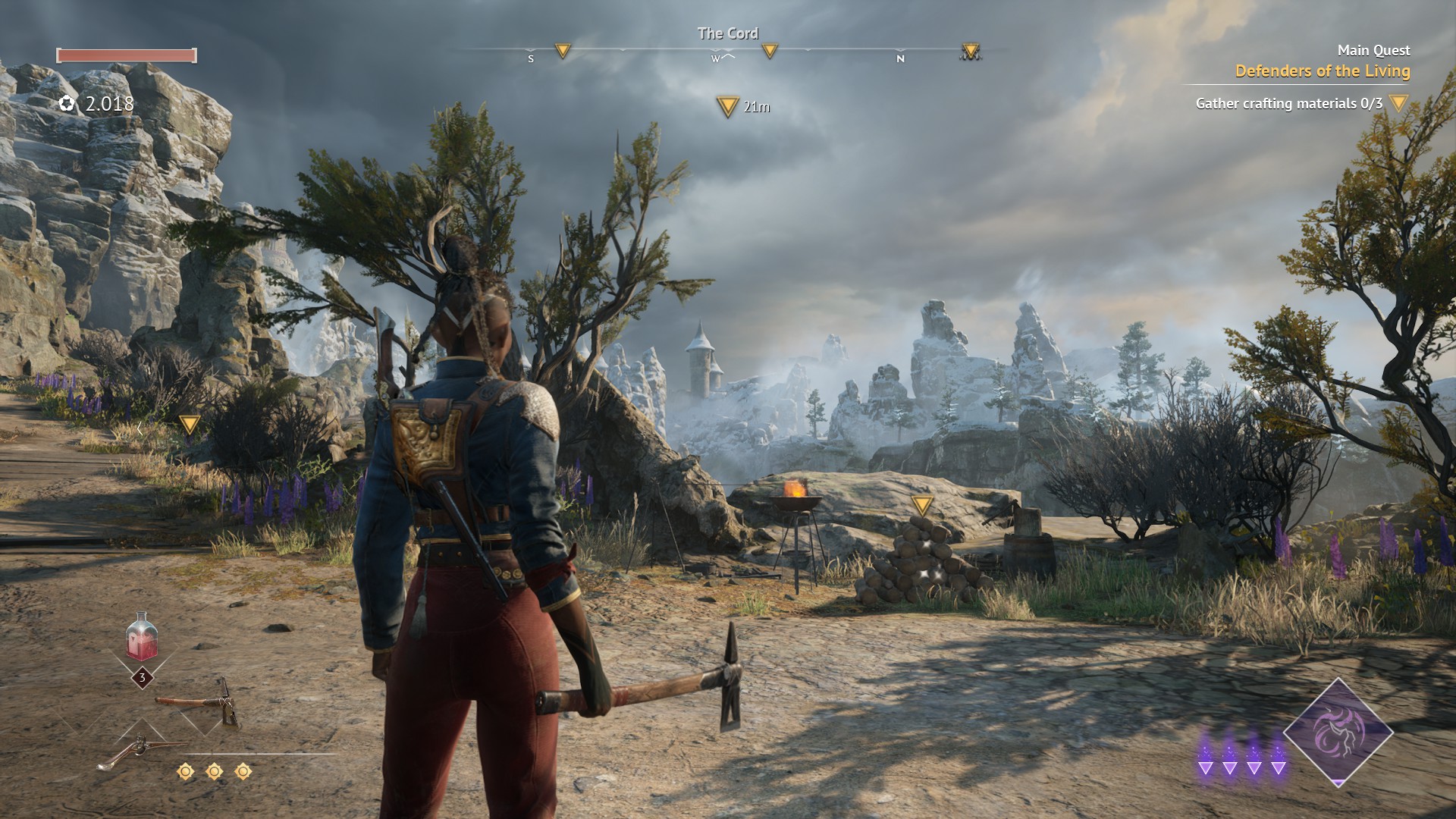Select the red health potion icon
This screenshot has width=1456, height=819.
pyautogui.click(x=143, y=637)
